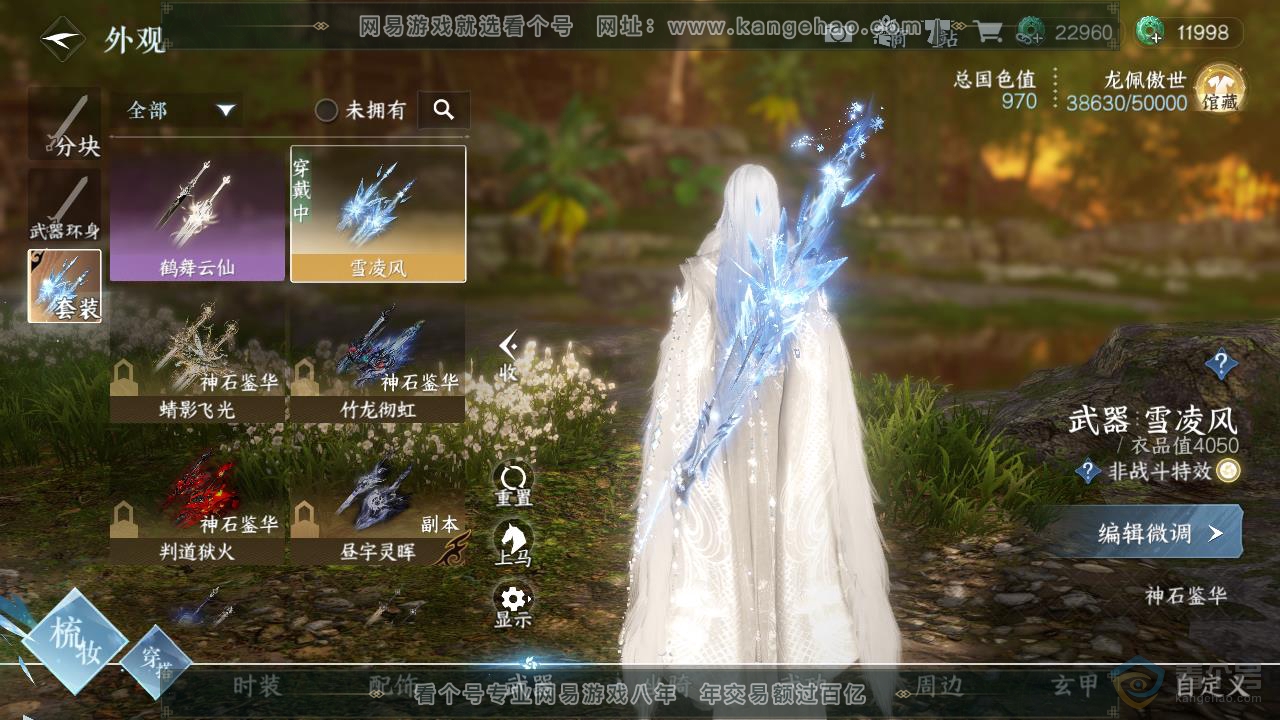
Task: Open the appearance search magnifier
Action: coord(444,110)
